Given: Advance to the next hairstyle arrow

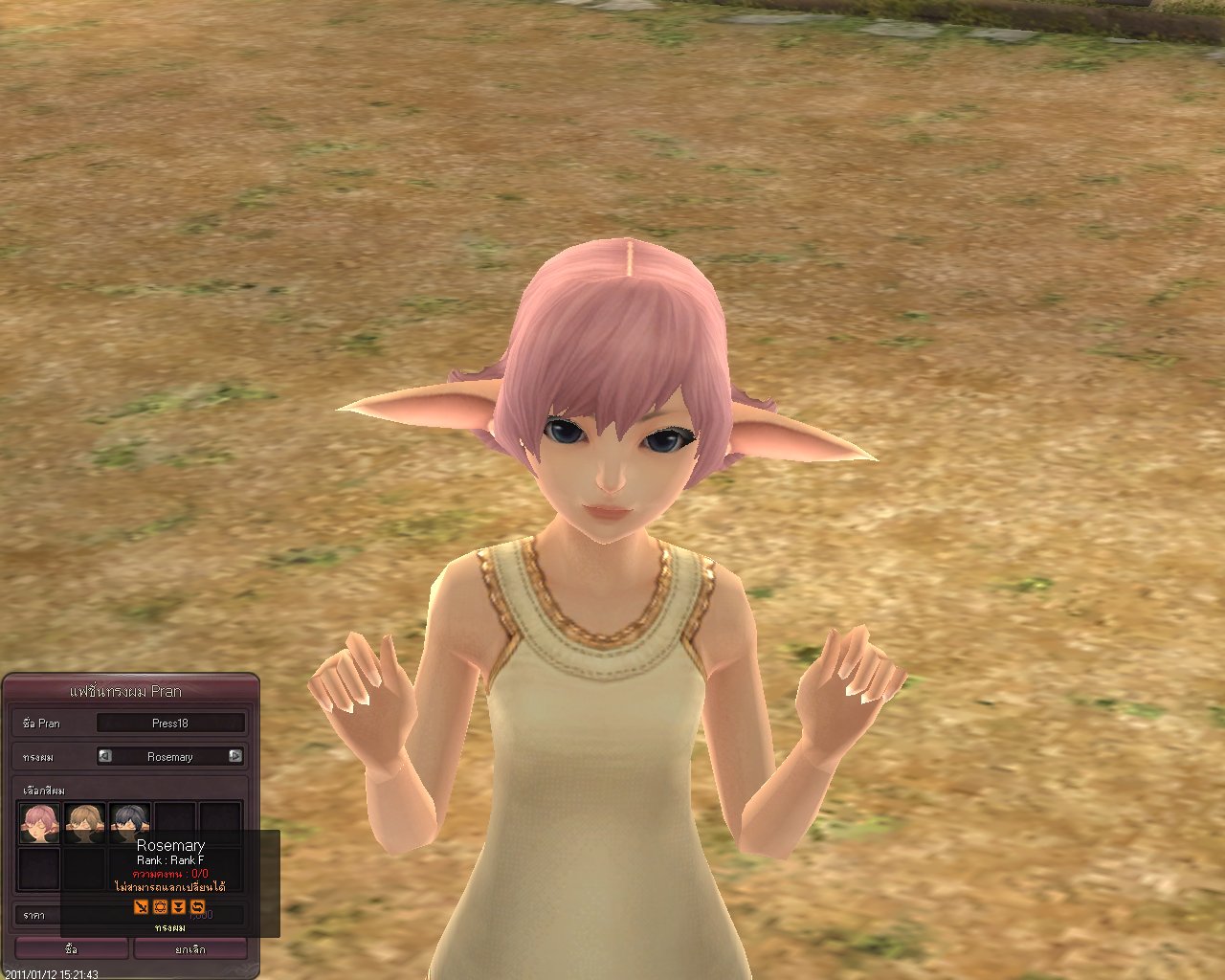Looking at the screenshot, I should (x=235, y=756).
